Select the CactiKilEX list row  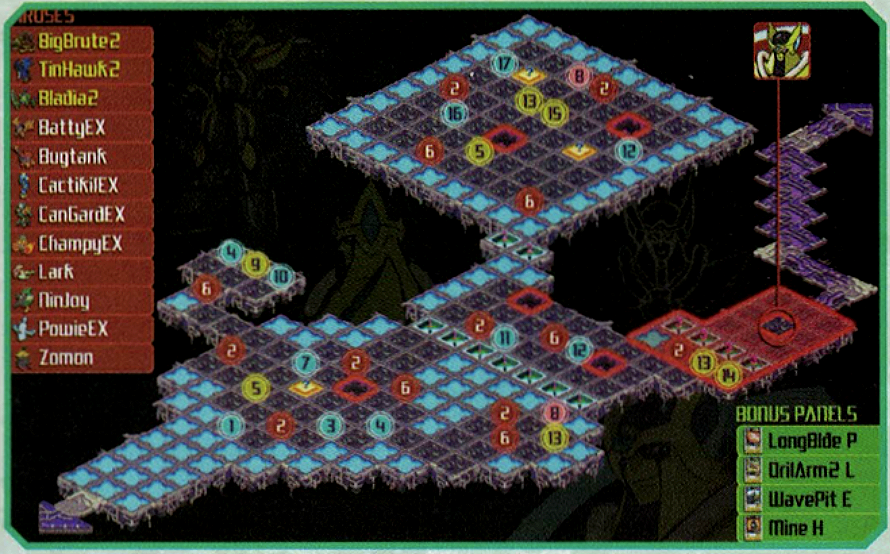(x=81, y=186)
